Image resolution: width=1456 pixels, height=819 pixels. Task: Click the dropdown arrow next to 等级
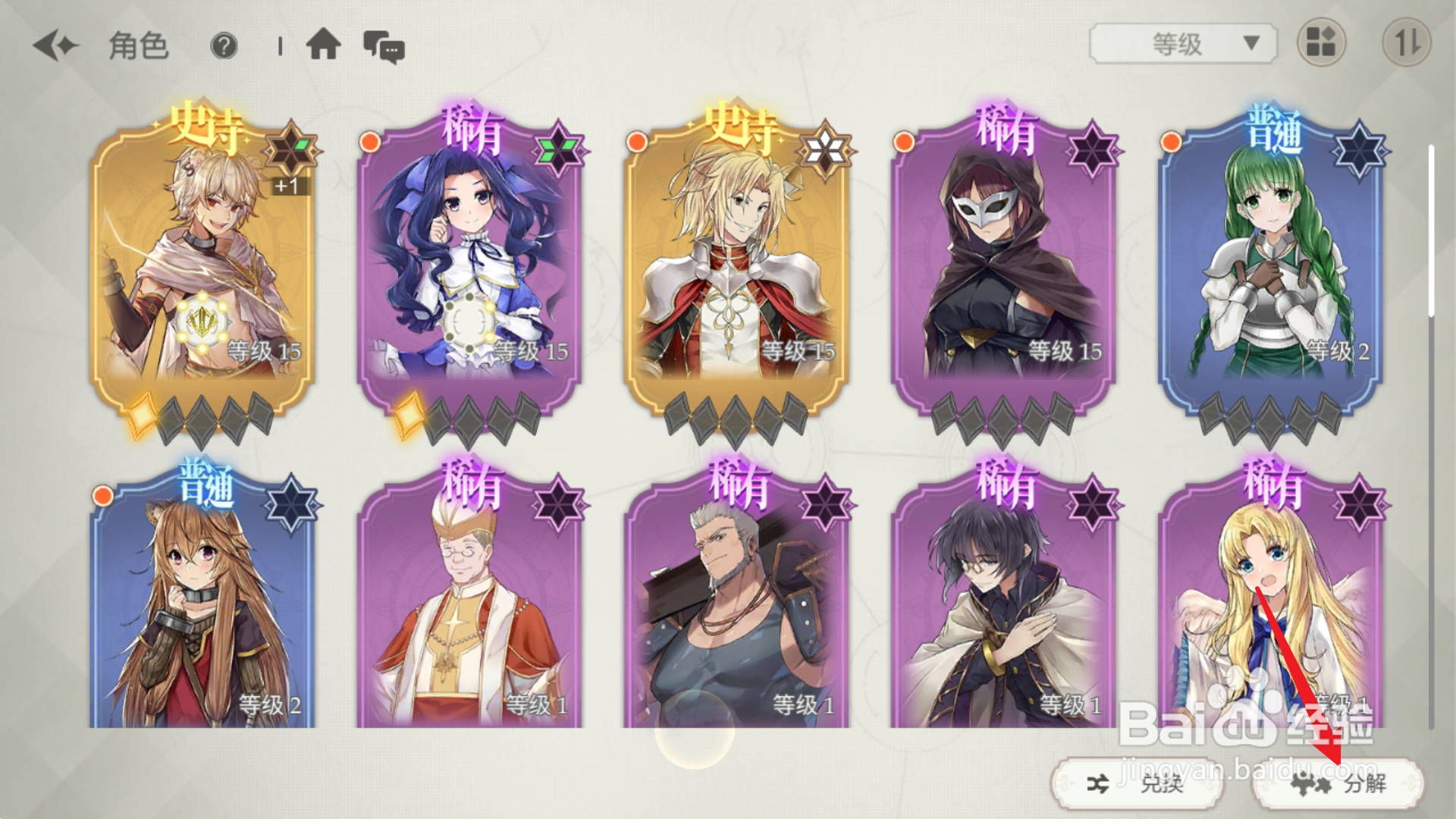[1254, 43]
